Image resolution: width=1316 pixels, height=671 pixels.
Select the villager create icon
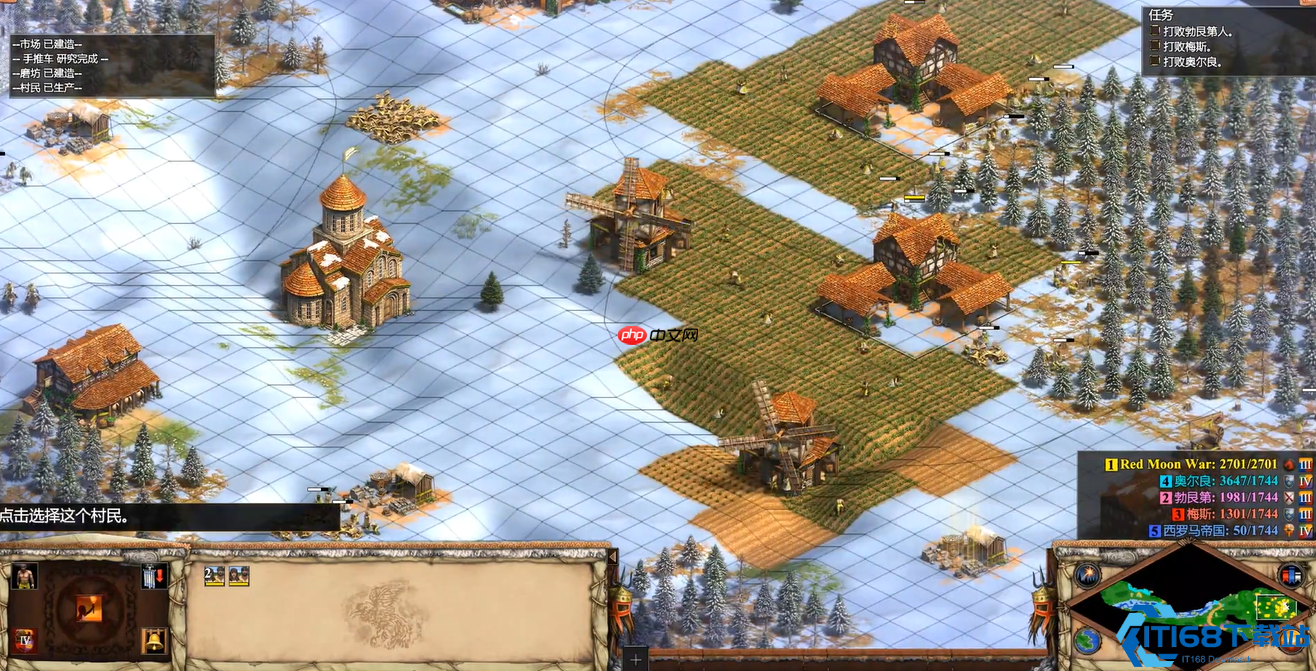point(24,575)
